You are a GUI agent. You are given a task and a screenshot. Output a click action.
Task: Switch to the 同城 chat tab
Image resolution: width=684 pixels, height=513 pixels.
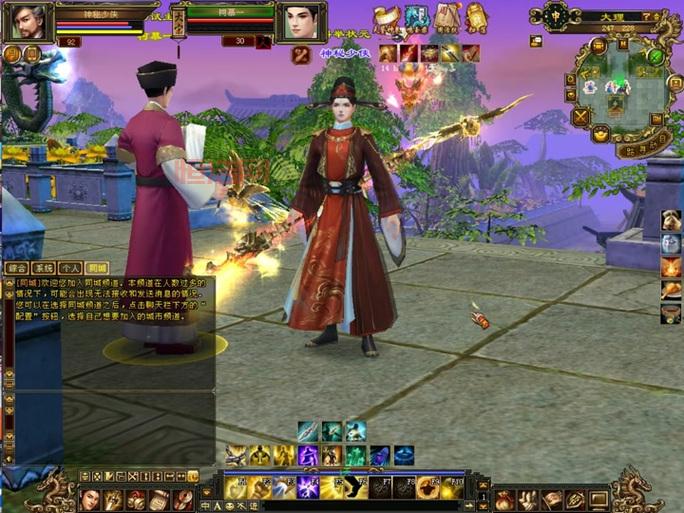click(x=96, y=268)
